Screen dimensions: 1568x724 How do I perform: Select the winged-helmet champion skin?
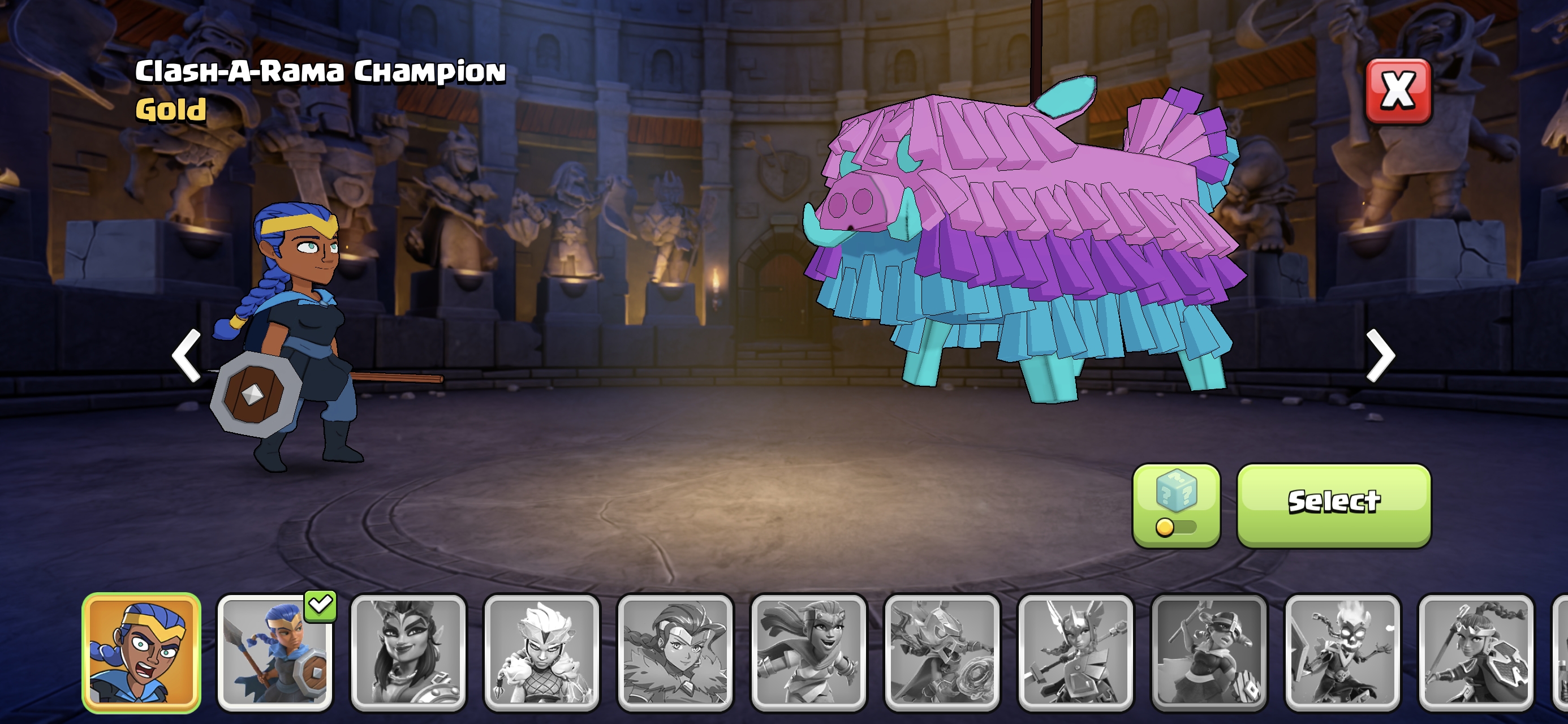tap(1075, 652)
